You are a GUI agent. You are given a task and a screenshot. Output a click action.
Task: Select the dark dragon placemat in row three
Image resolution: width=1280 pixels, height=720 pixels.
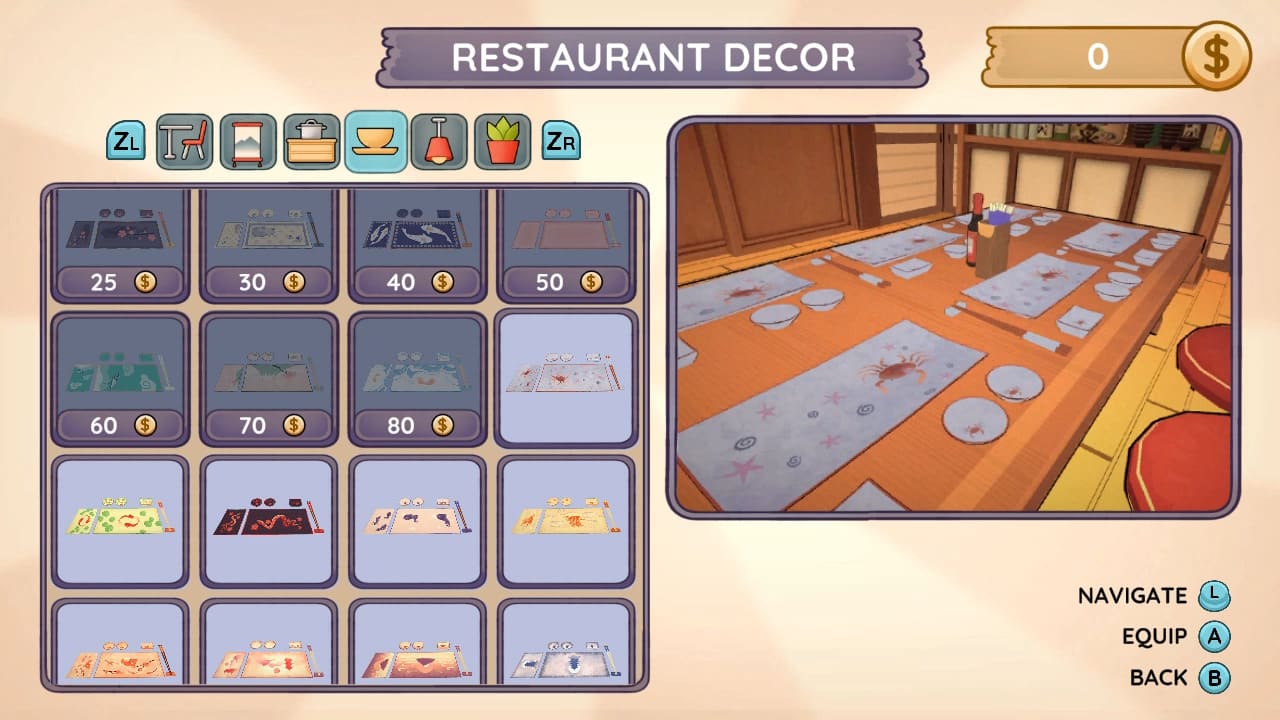(268, 518)
